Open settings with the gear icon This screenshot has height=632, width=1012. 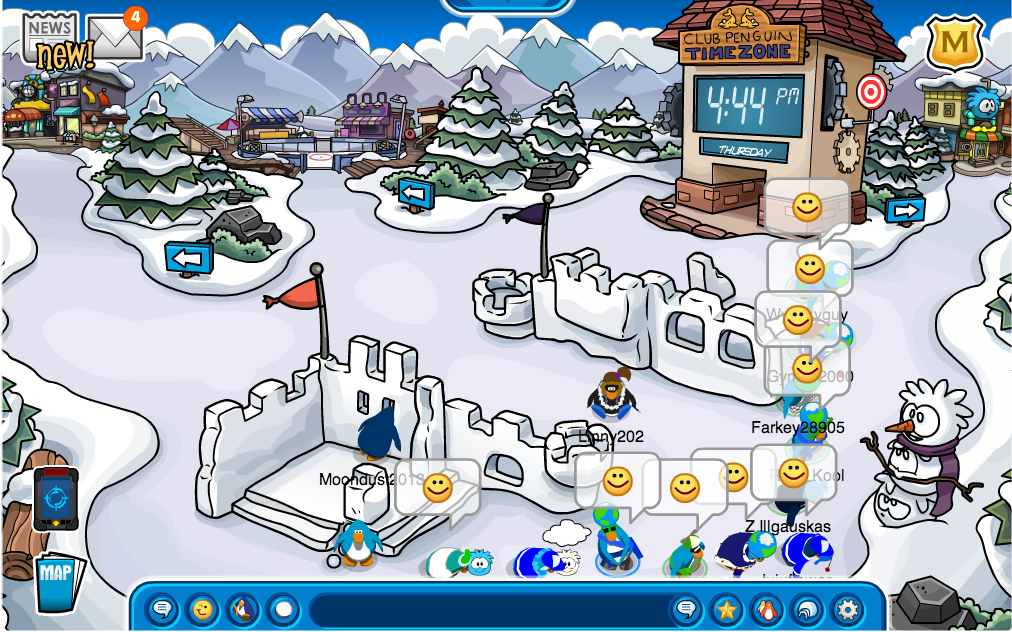847,608
